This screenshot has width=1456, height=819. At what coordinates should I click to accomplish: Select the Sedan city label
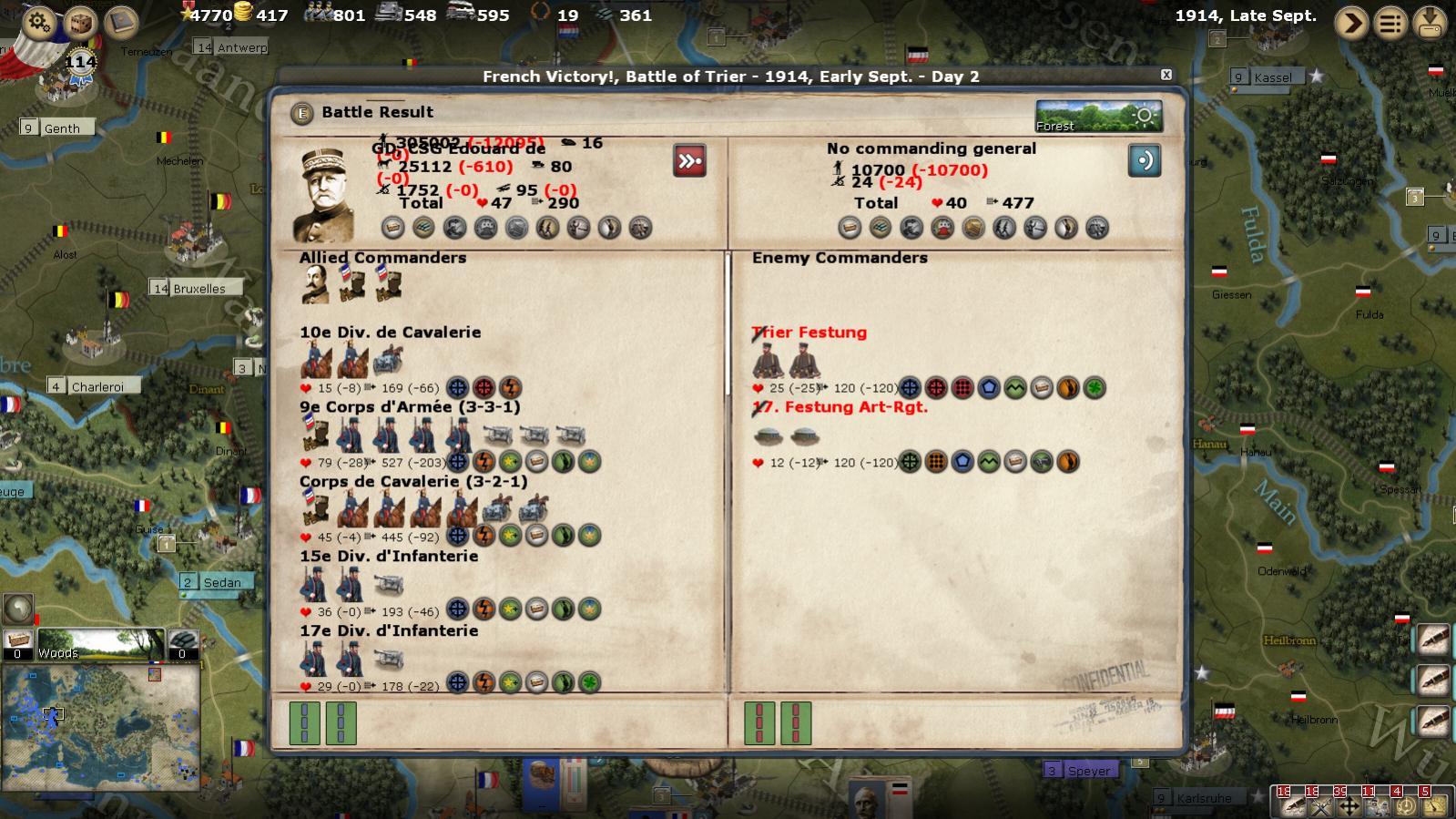221,582
